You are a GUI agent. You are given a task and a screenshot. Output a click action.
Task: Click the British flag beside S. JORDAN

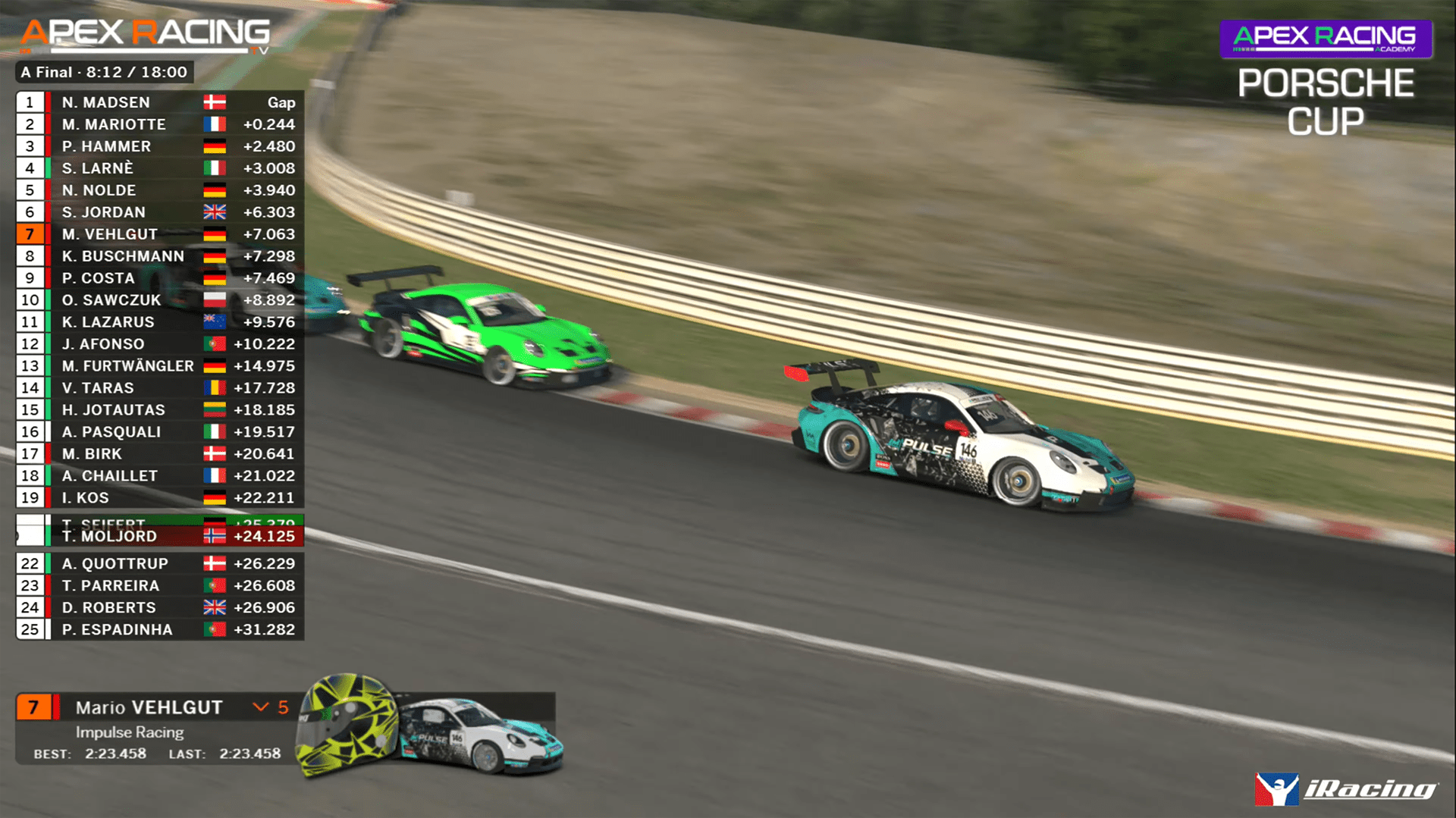215,212
